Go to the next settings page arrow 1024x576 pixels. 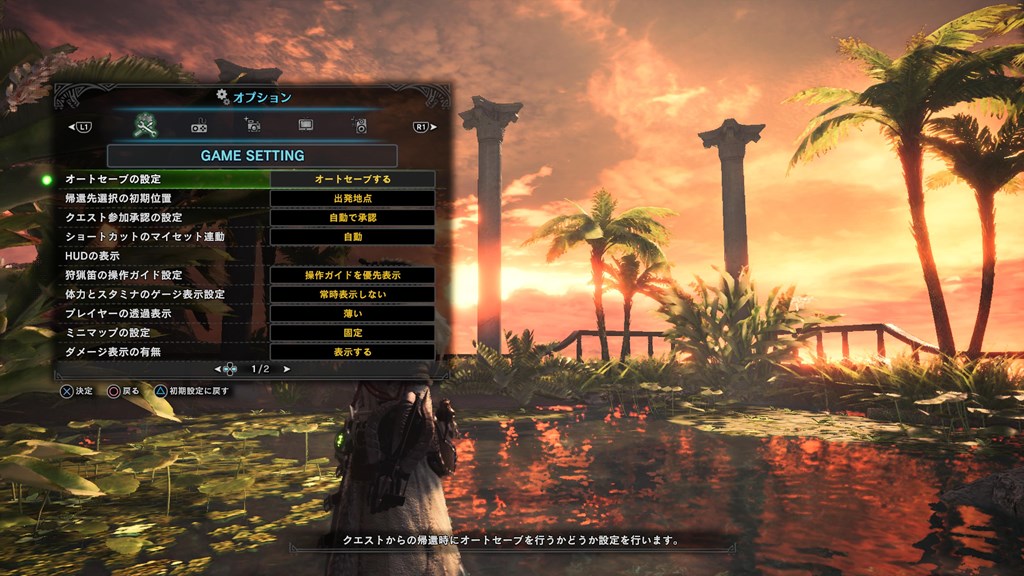coord(287,369)
